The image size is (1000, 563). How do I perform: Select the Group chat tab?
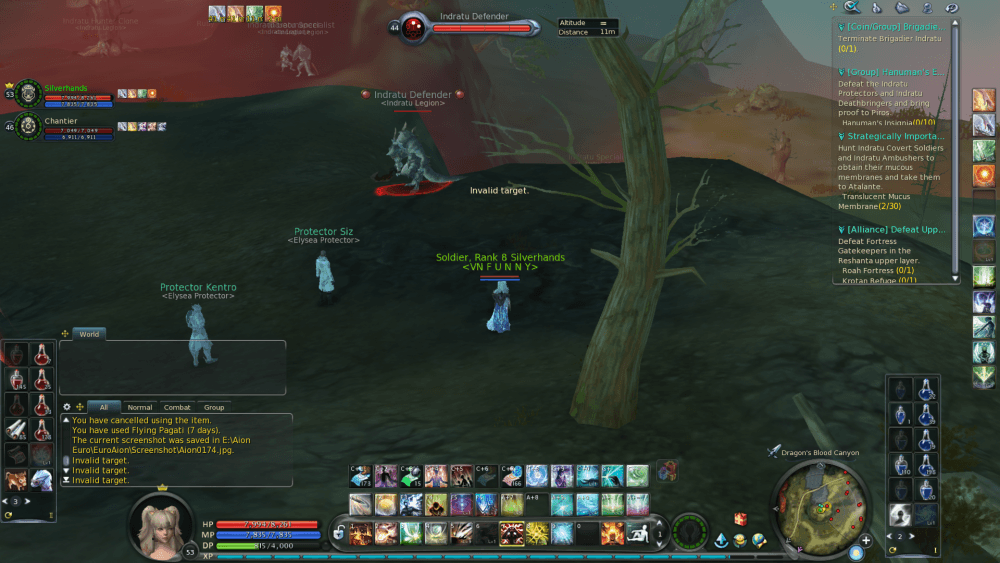(214, 407)
